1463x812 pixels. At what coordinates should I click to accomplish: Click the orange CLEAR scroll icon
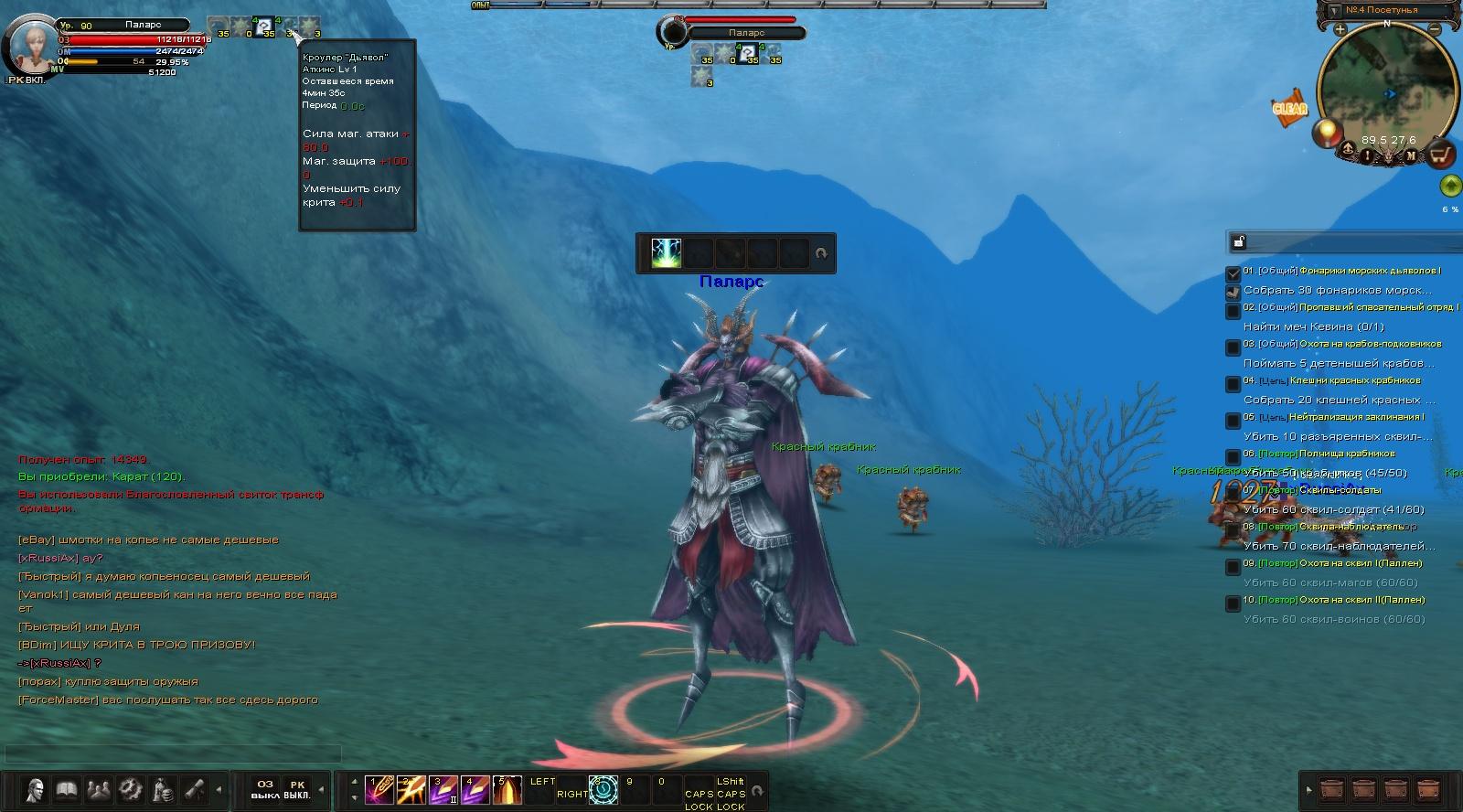click(x=1290, y=108)
